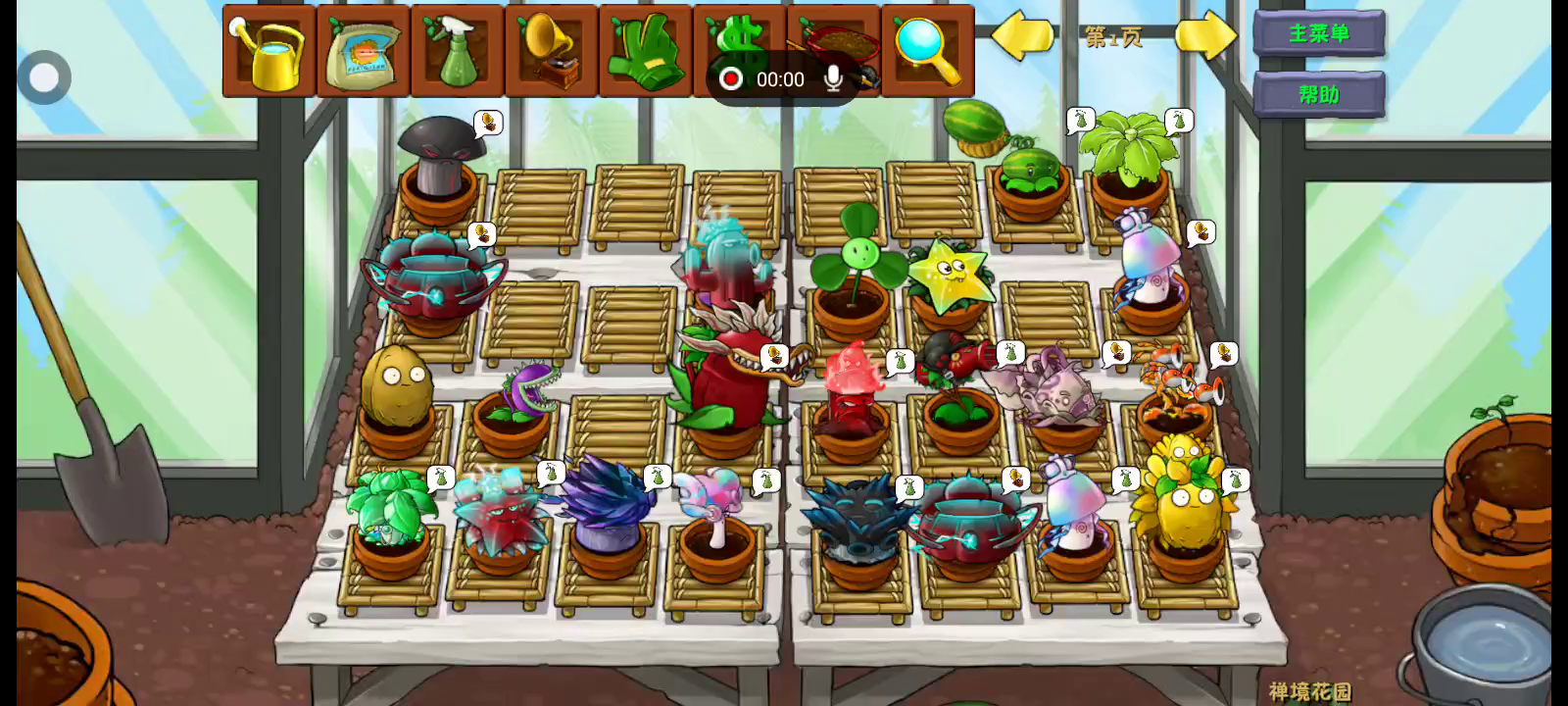Activate the magnifying glass tool
Image resolution: width=1568 pixels, height=706 pixels.
(927, 51)
